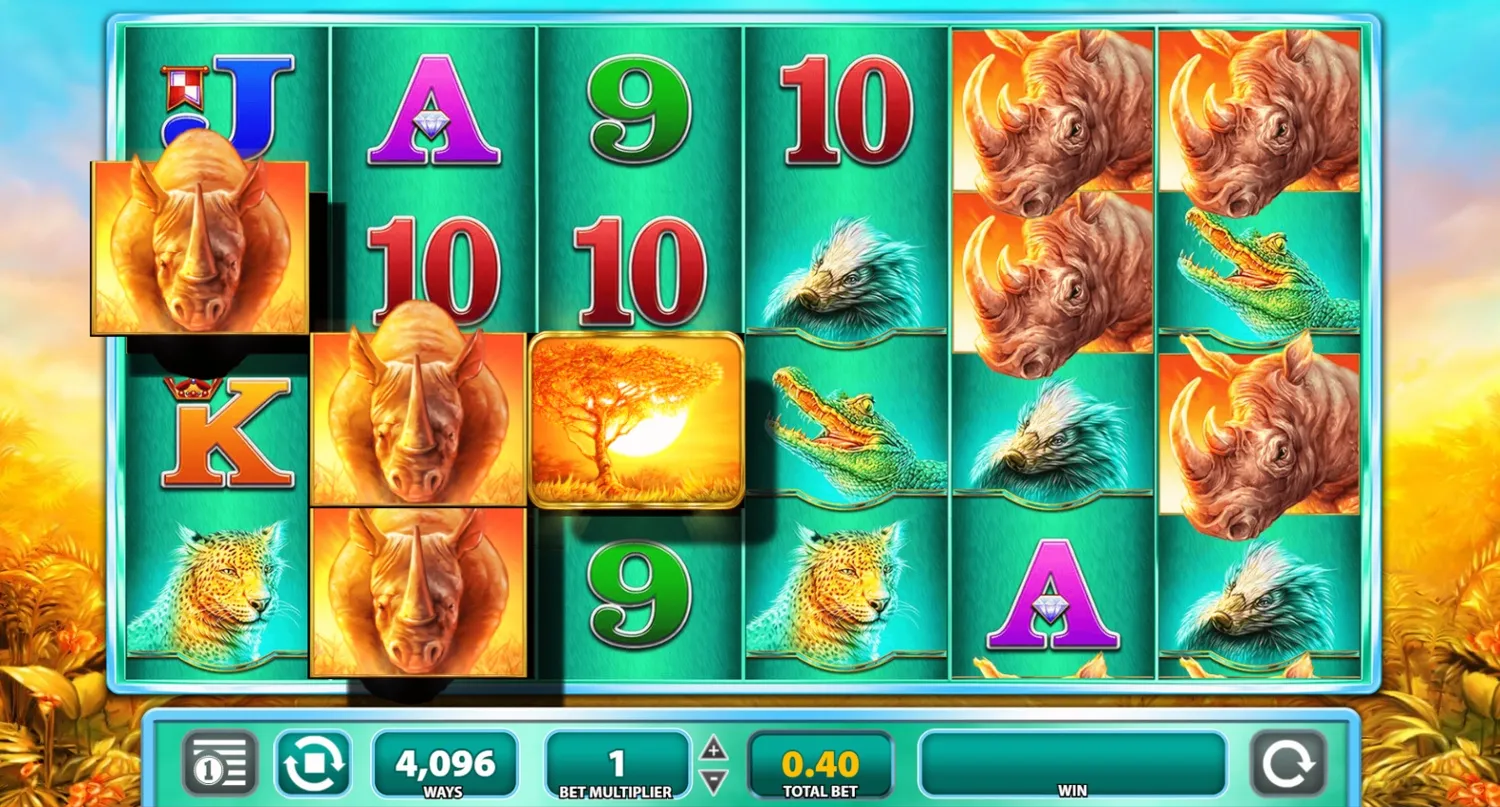
Task: Click the 4,096 WAYS display
Action: click(444, 764)
